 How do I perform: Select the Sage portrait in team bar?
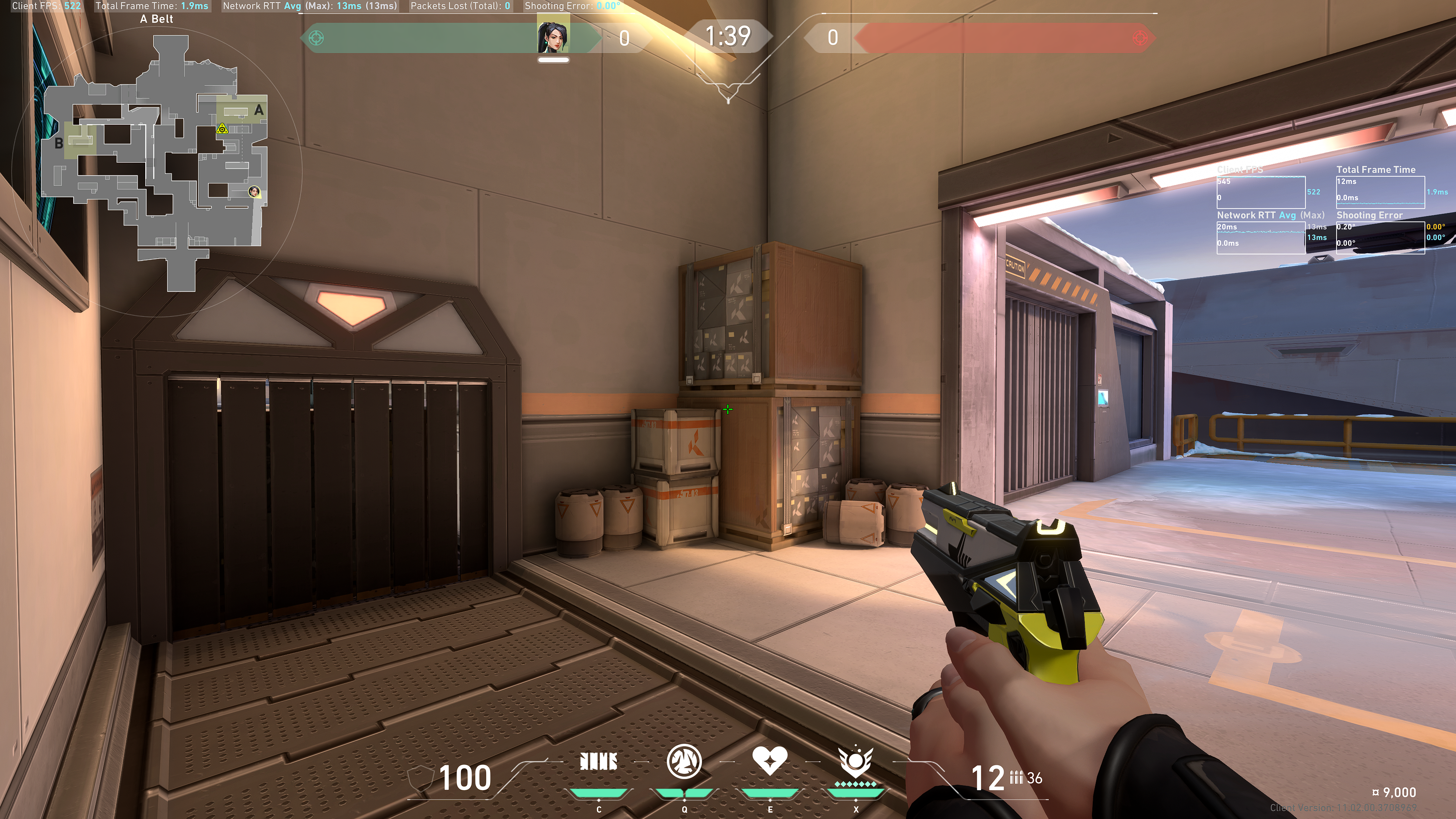coord(553,37)
